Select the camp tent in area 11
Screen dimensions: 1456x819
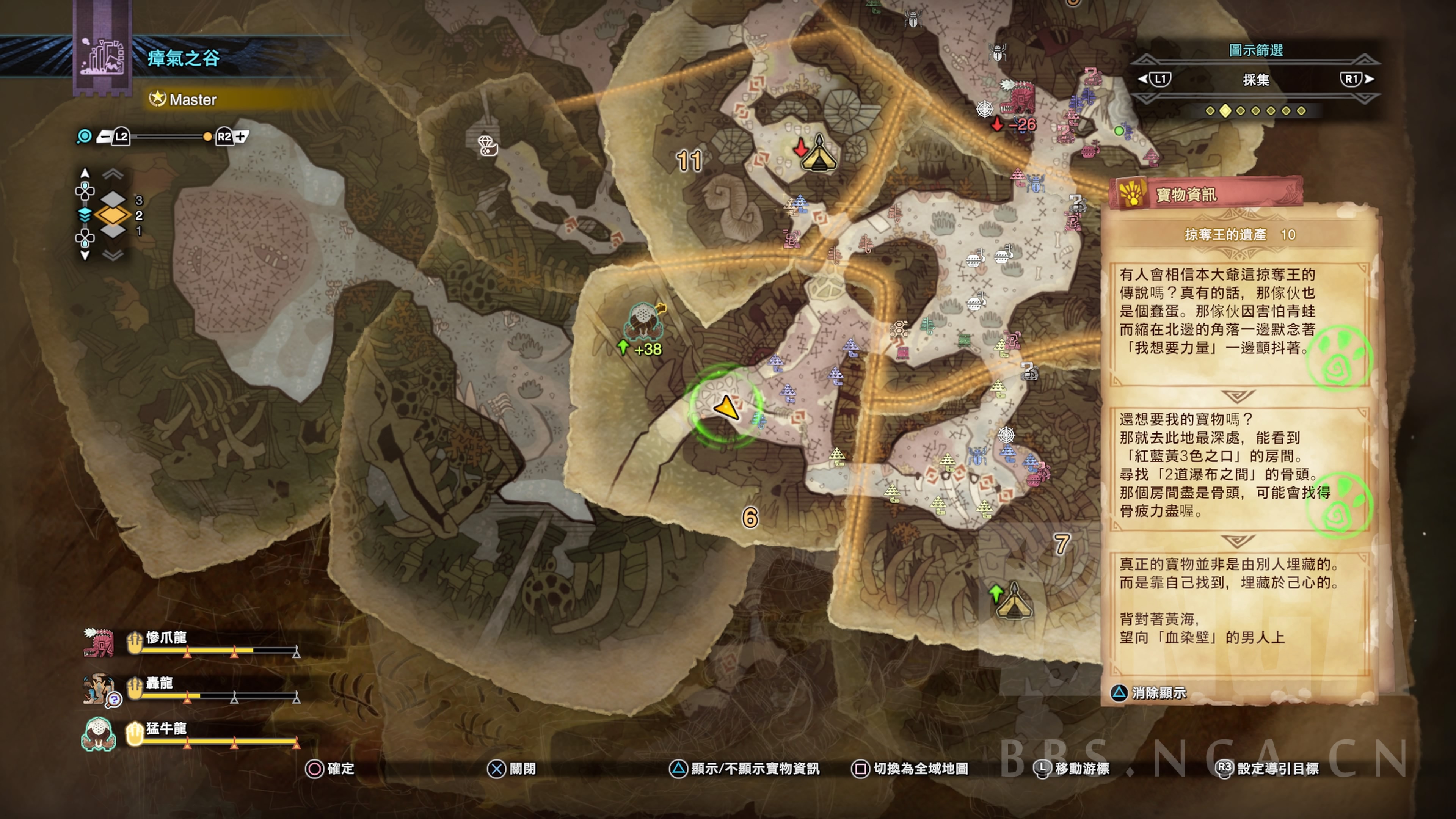[x=819, y=154]
